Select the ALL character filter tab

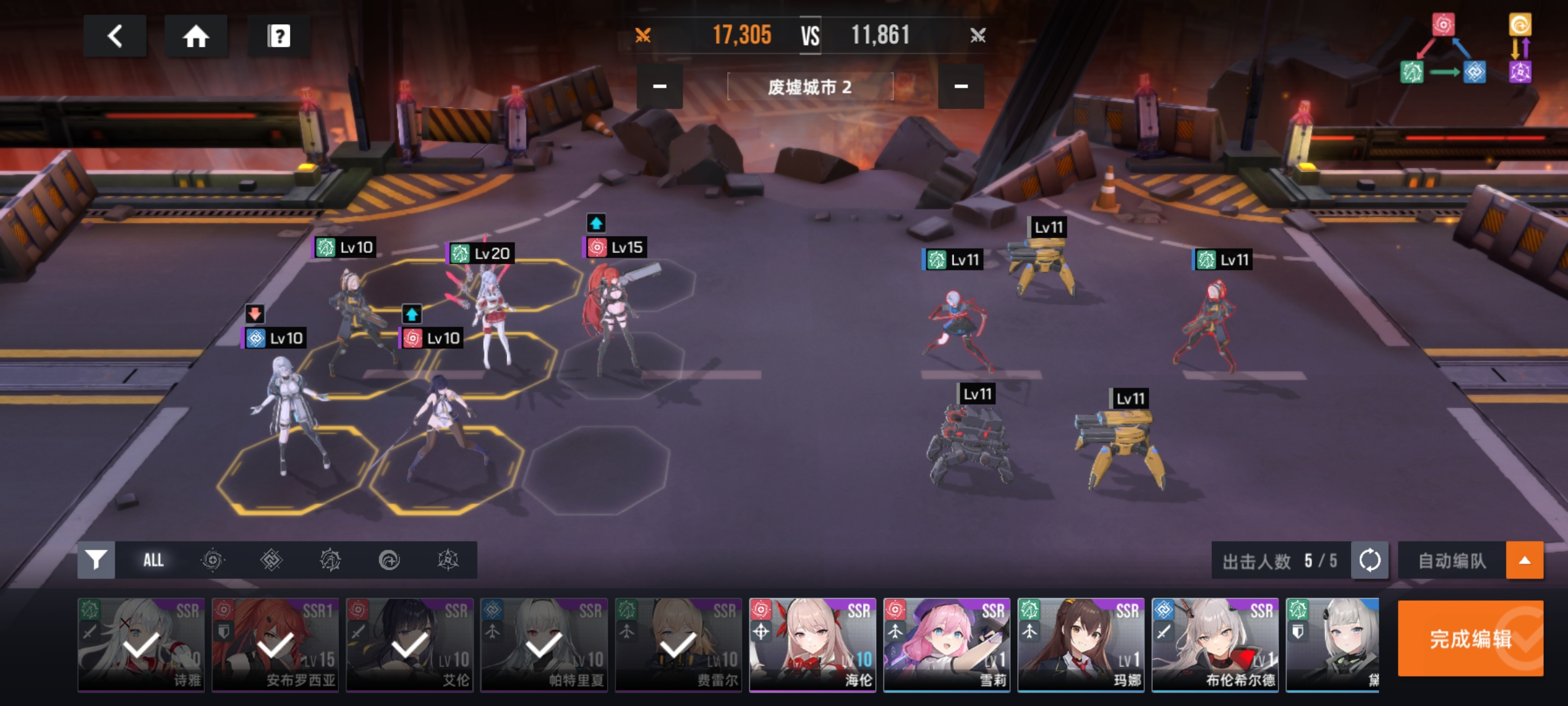154,560
